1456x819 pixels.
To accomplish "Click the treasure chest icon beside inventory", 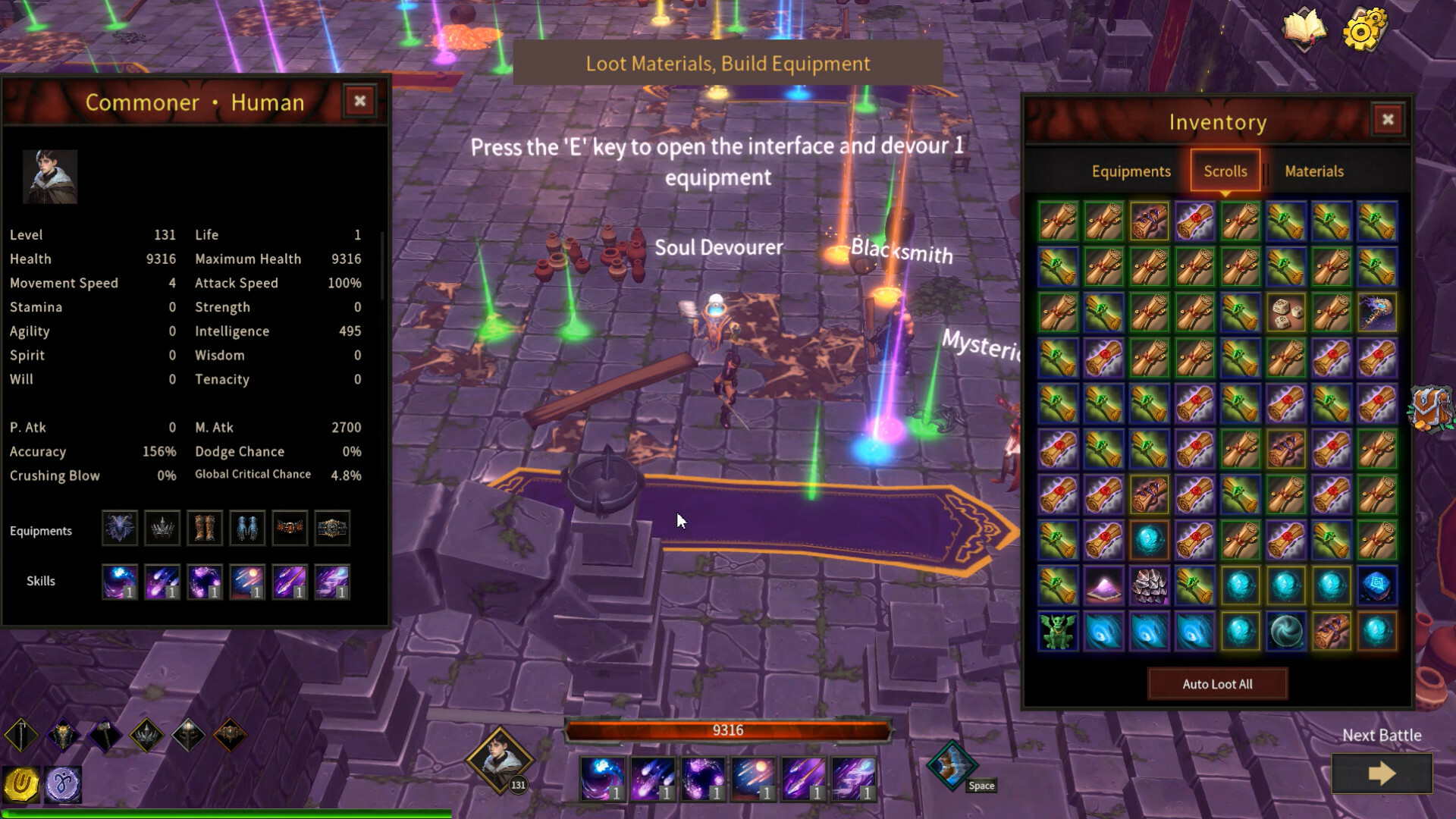I will [1430, 408].
